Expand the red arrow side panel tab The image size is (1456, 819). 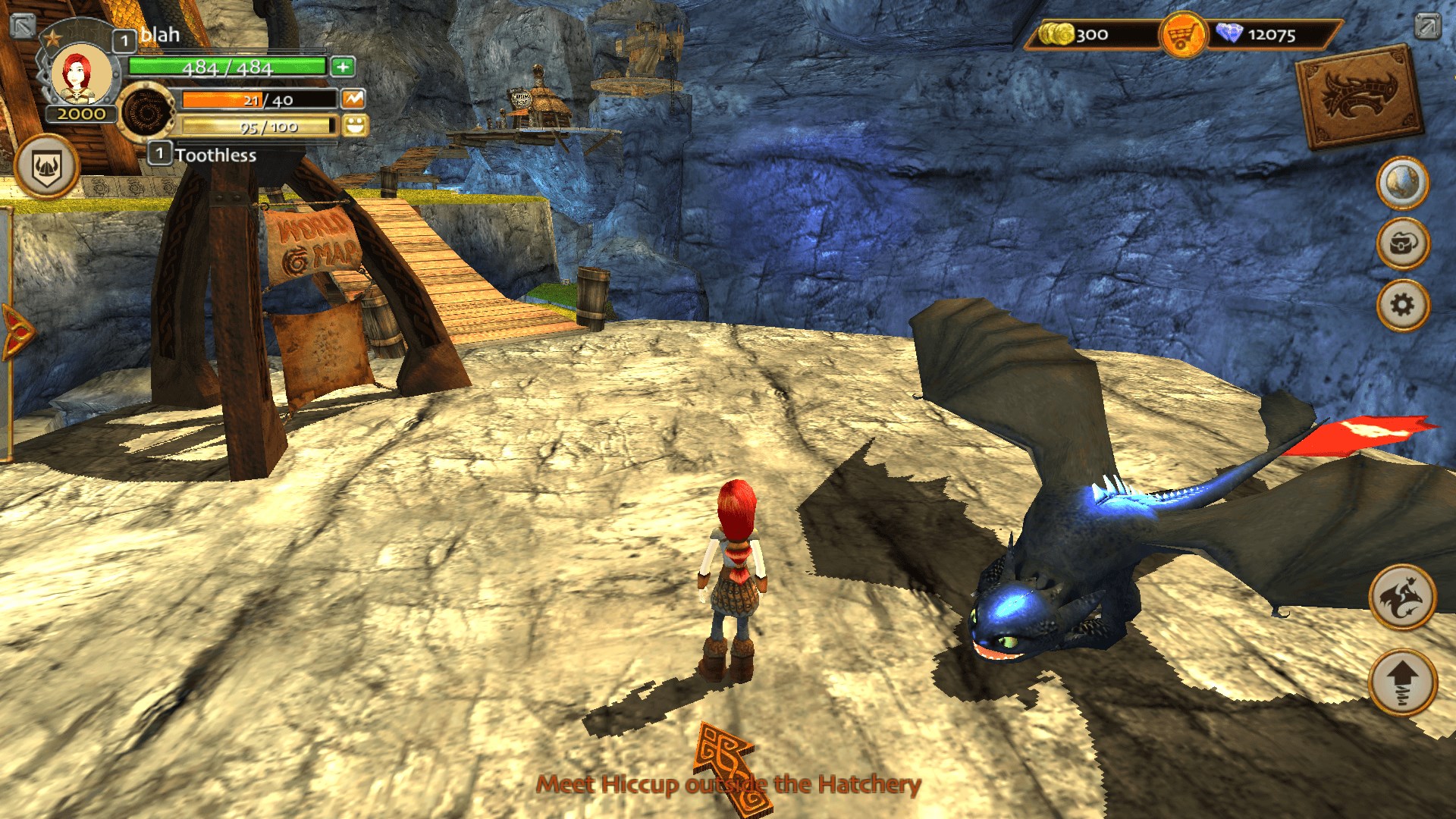[15, 332]
